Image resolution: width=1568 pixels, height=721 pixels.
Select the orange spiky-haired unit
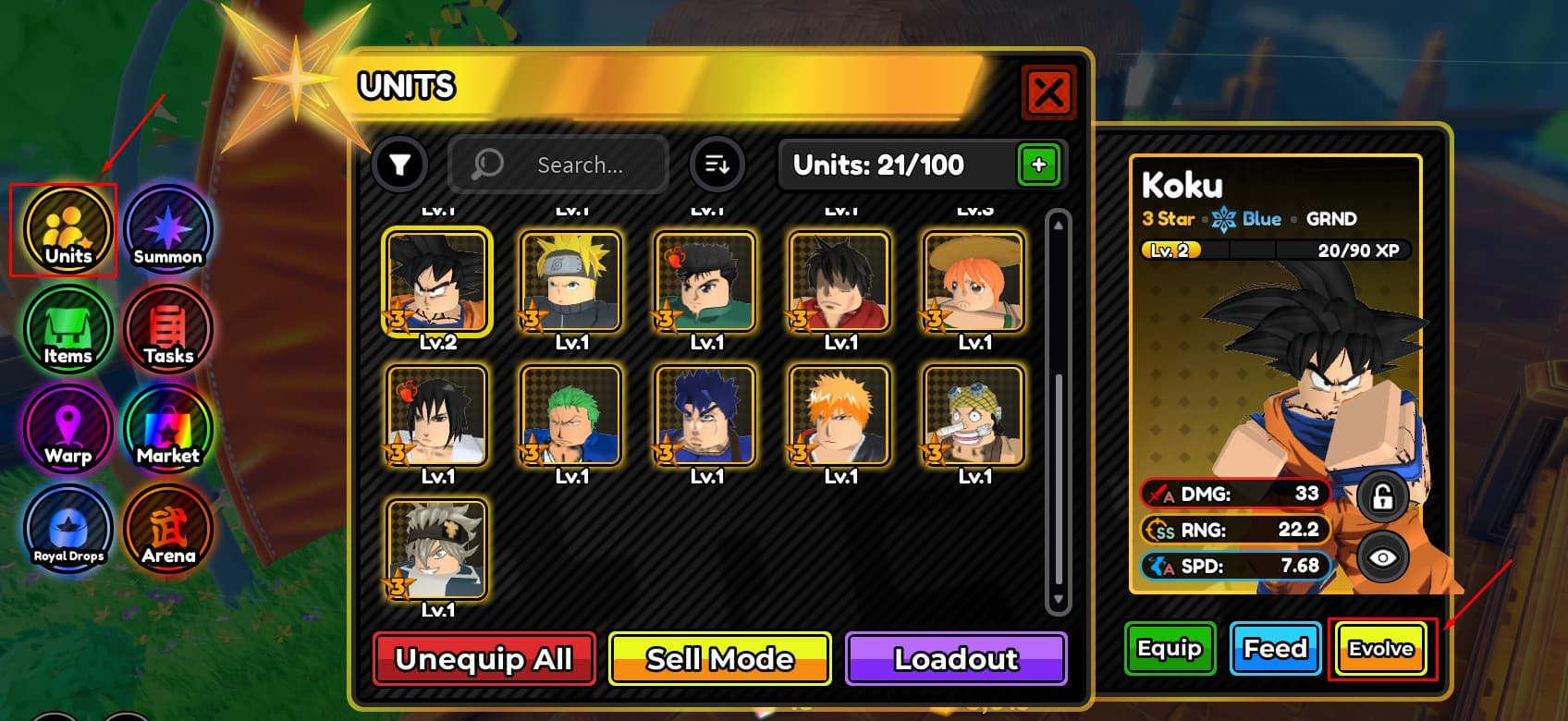tap(839, 415)
